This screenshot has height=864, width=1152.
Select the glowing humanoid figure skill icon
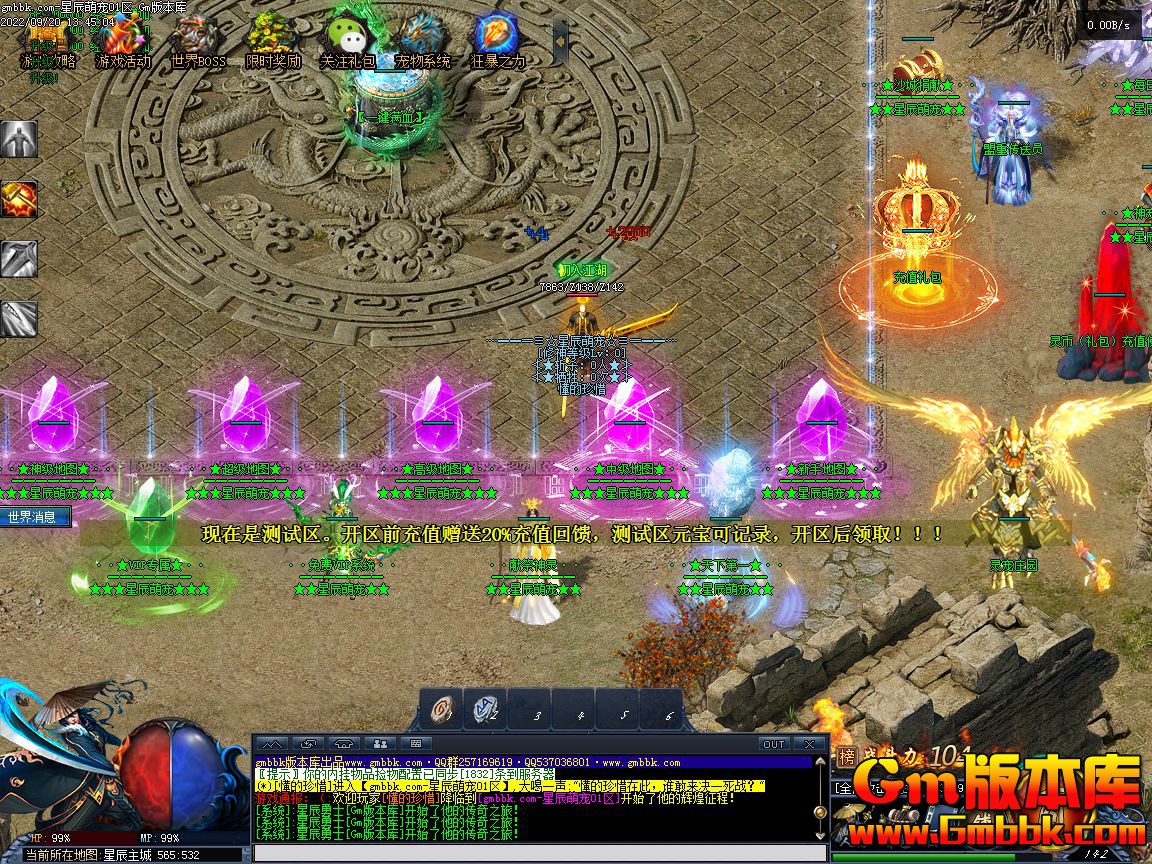click(19, 139)
